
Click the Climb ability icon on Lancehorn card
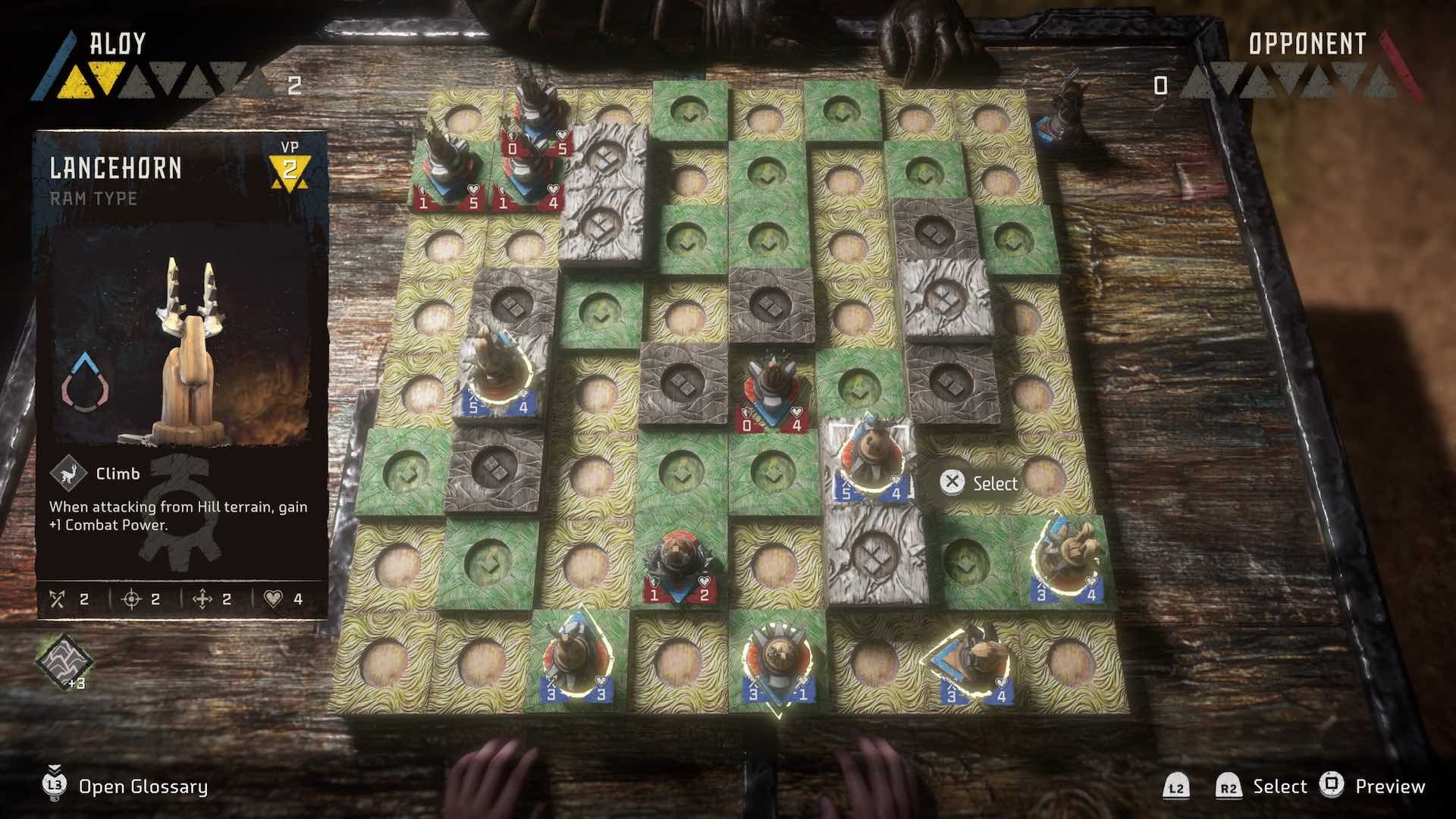pos(68,473)
